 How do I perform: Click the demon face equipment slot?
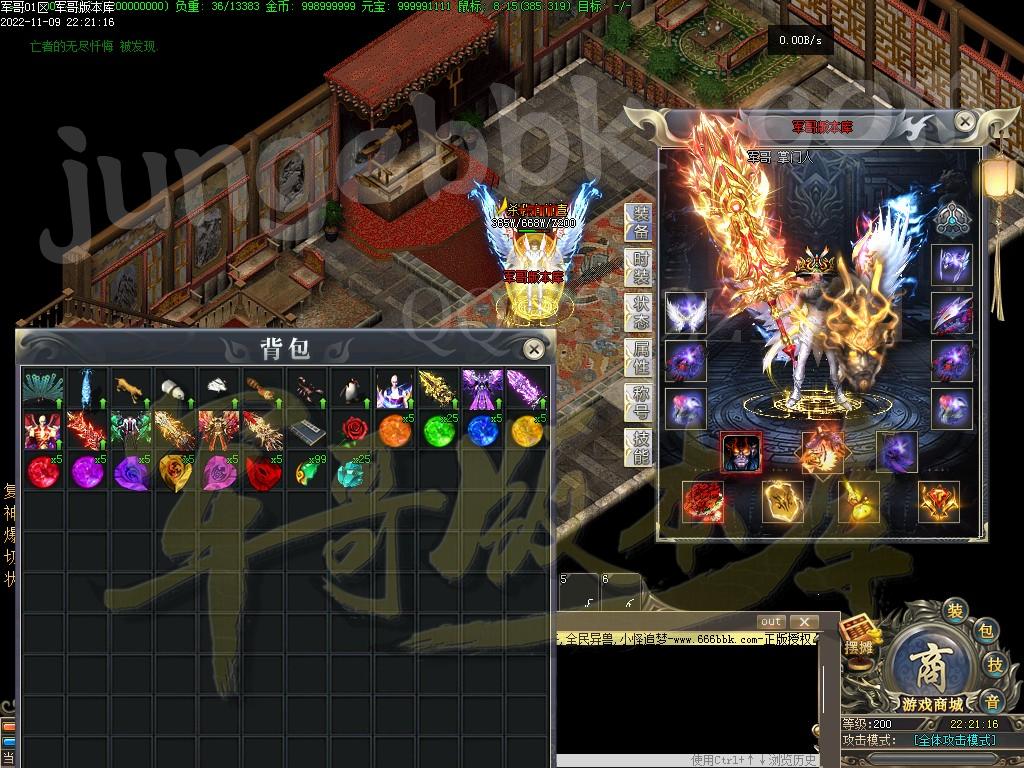pos(741,453)
